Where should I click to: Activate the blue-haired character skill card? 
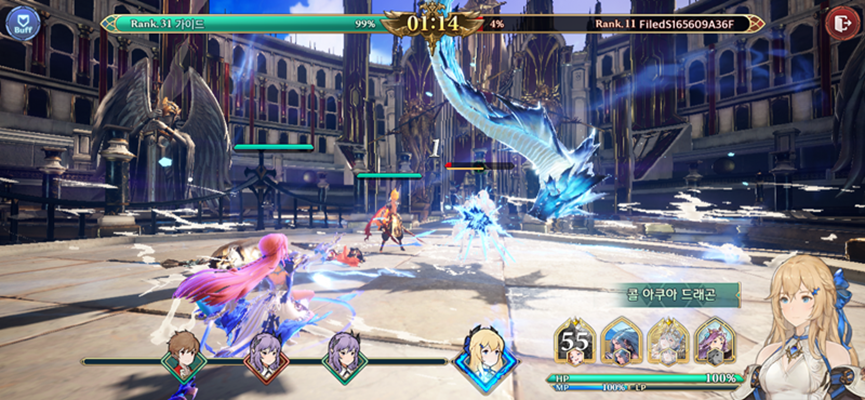(x=622, y=343)
